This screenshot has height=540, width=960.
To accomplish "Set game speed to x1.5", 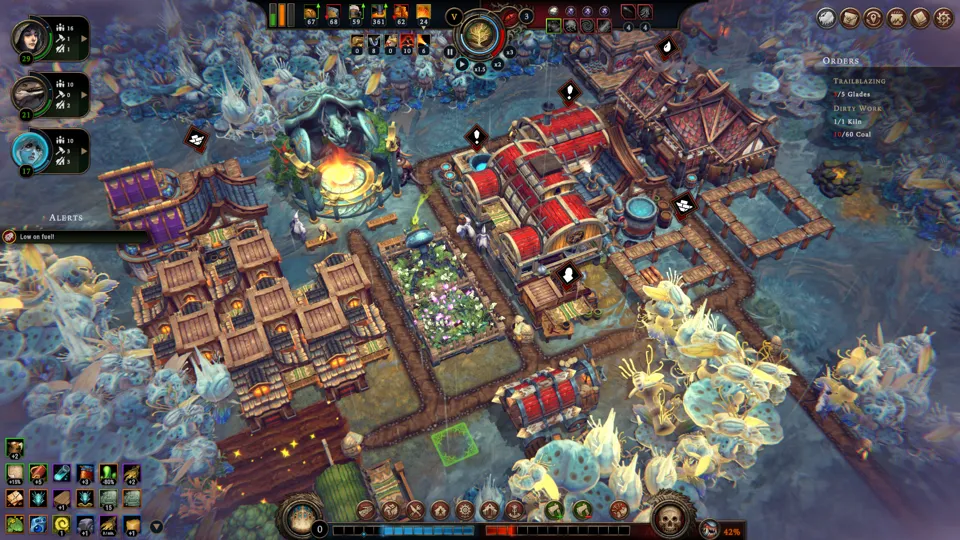I will coord(480,69).
